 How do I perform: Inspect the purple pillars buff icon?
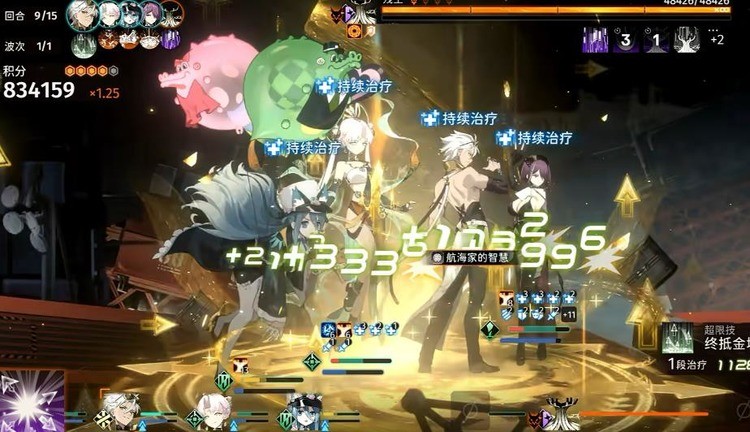coord(596,40)
